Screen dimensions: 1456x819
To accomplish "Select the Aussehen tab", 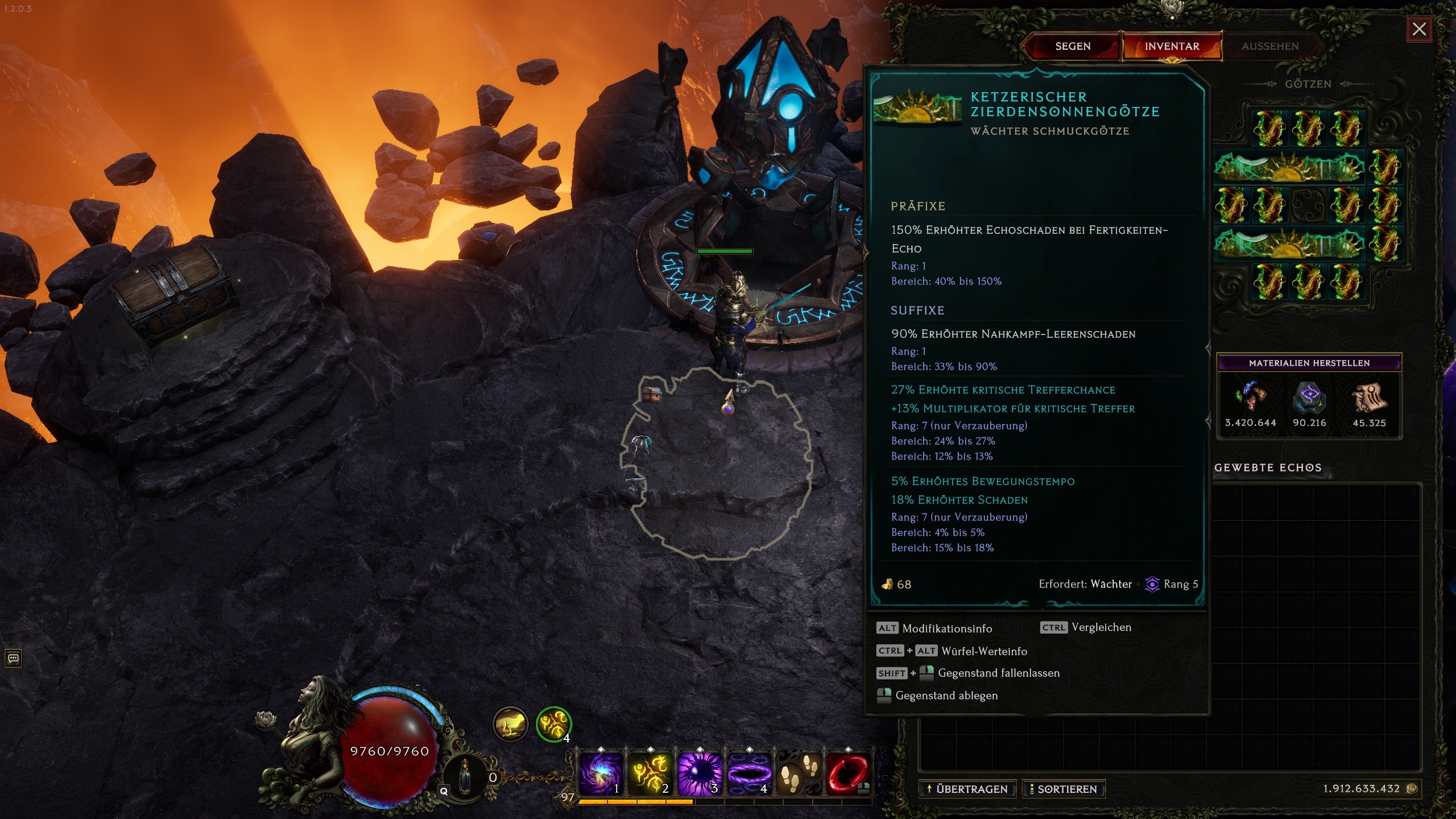I will point(1269,46).
